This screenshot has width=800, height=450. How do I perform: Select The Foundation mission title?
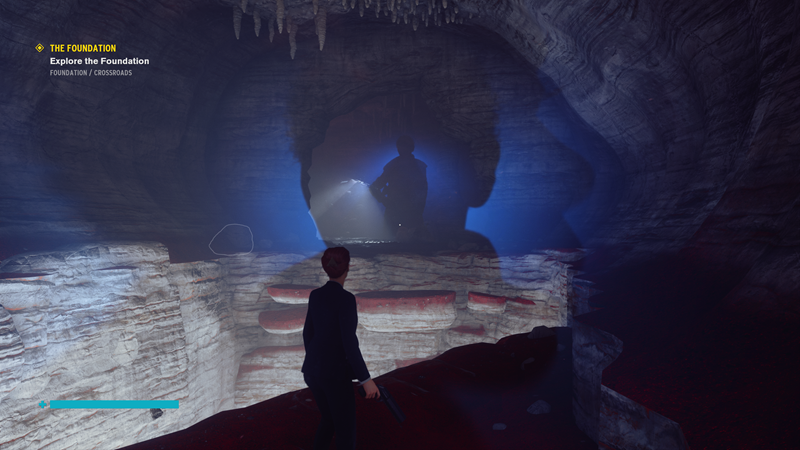pos(83,48)
